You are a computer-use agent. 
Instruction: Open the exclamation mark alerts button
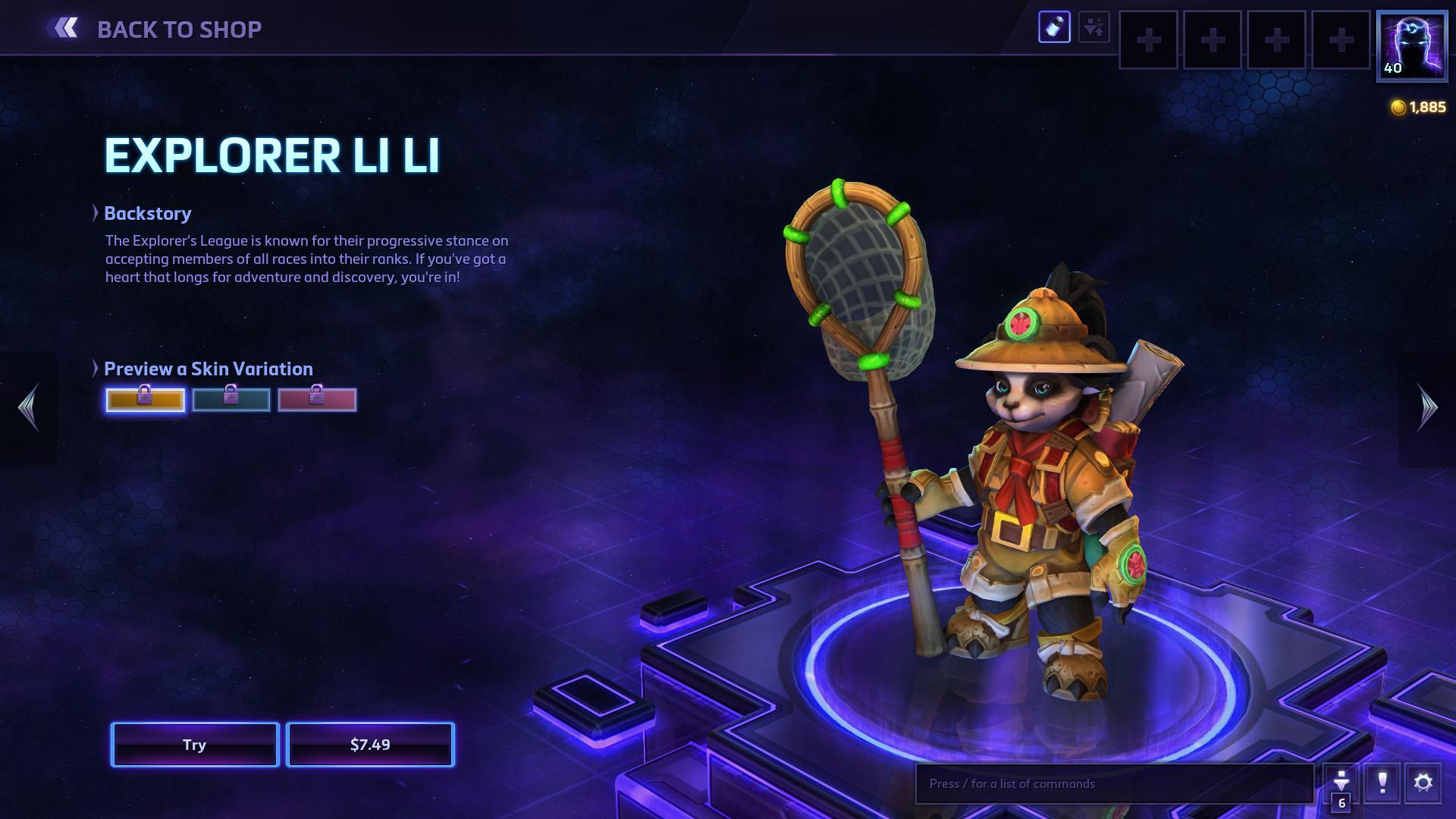[x=1382, y=783]
